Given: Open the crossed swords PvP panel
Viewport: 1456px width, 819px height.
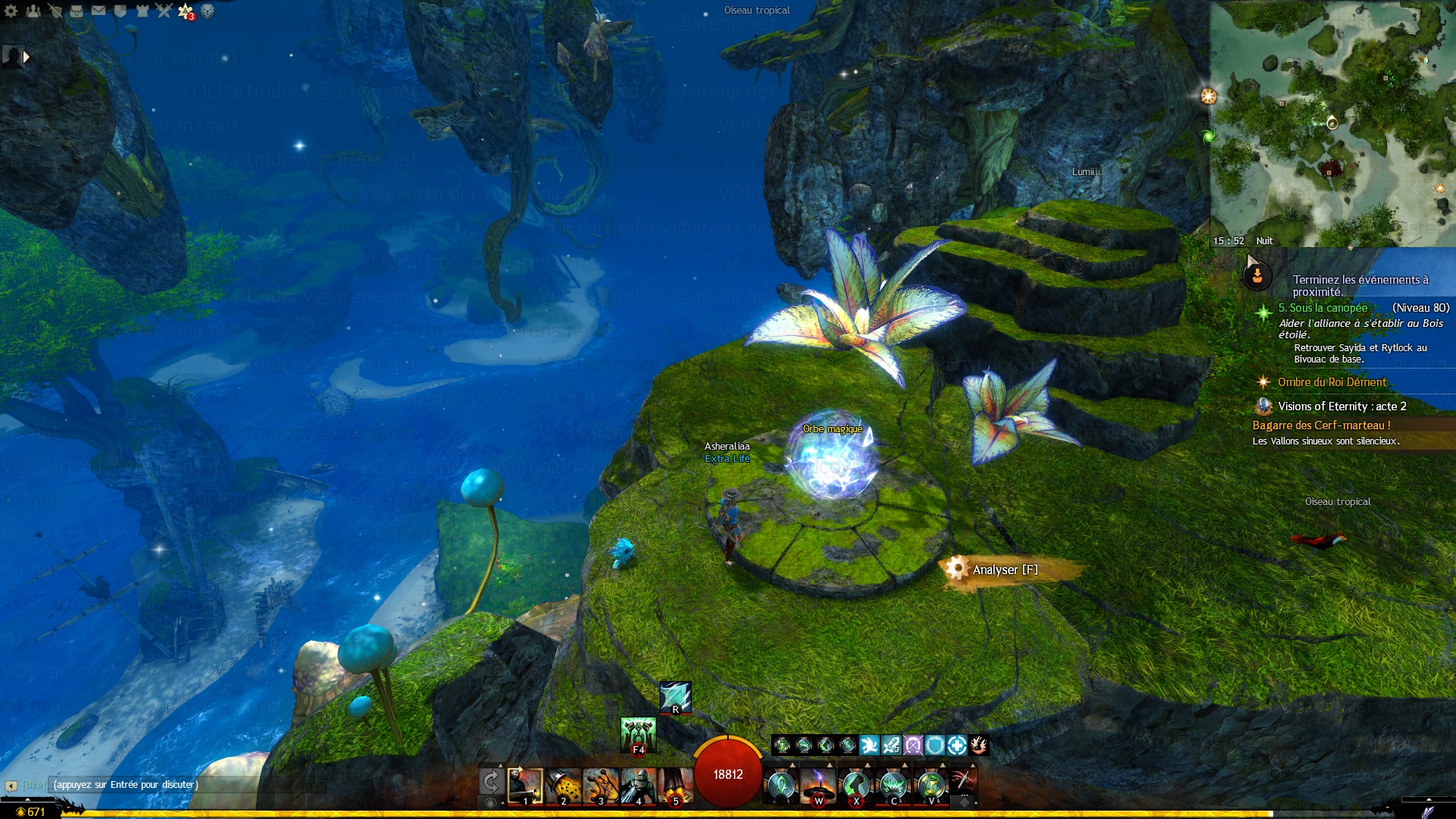Looking at the screenshot, I should point(164,11).
